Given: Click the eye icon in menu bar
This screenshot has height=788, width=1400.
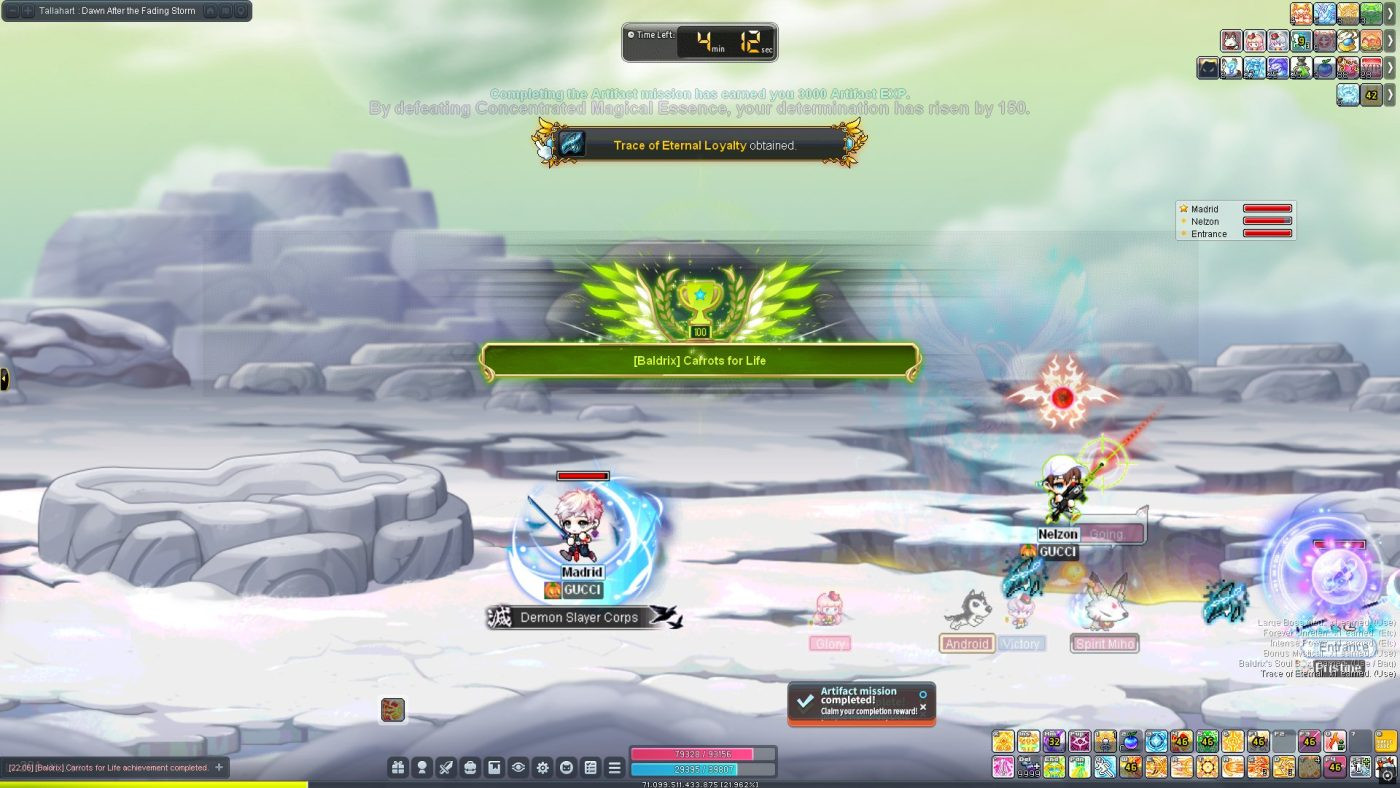Looking at the screenshot, I should [518, 767].
